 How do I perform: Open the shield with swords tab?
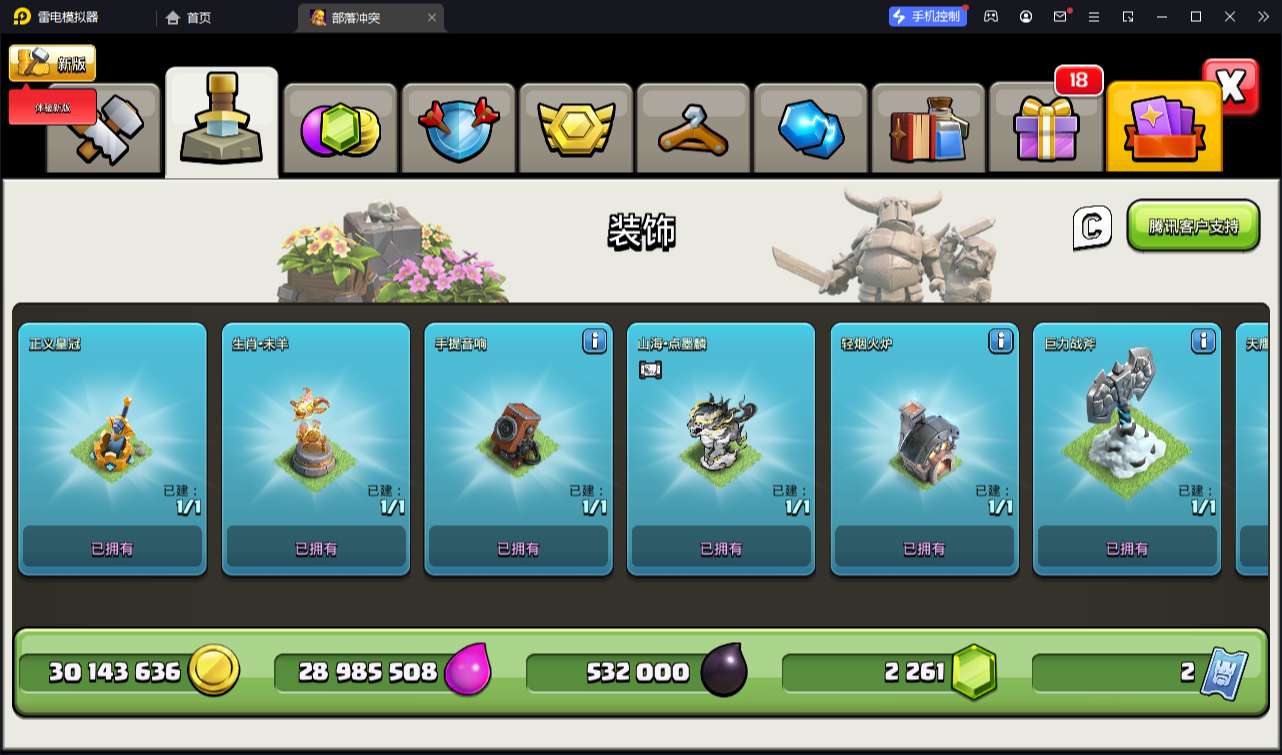pyautogui.click(x=457, y=130)
